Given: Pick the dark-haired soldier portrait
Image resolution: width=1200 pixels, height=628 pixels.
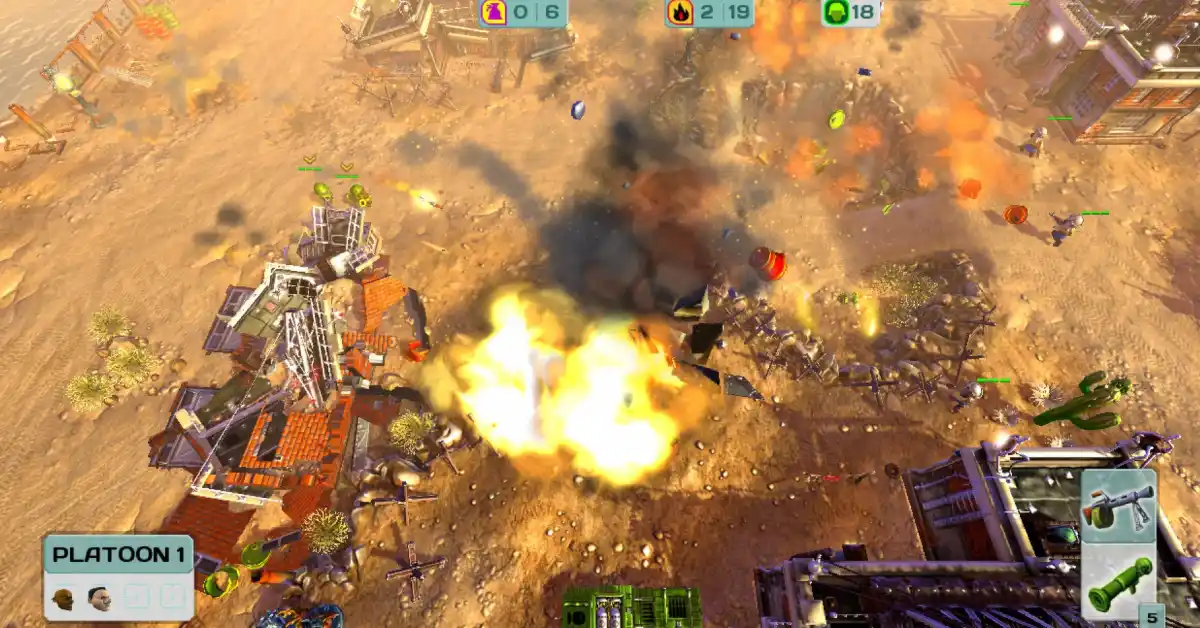Looking at the screenshot, I should [99, 598].
